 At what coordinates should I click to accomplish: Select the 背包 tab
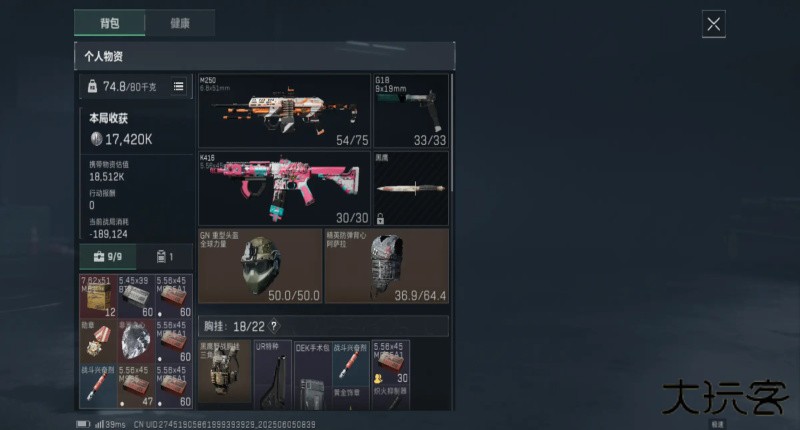[109, 23]
